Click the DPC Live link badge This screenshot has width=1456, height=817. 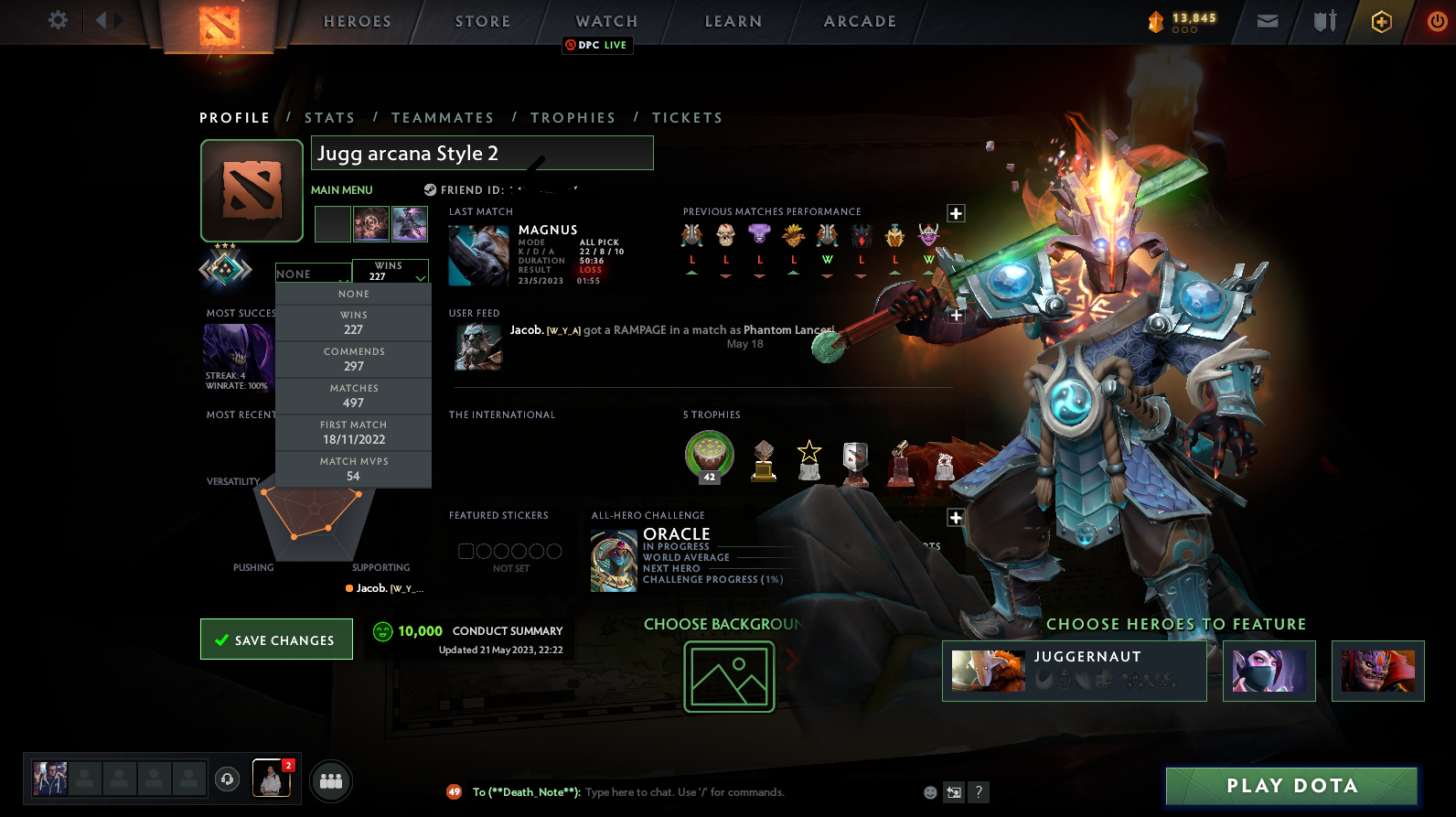596,44
